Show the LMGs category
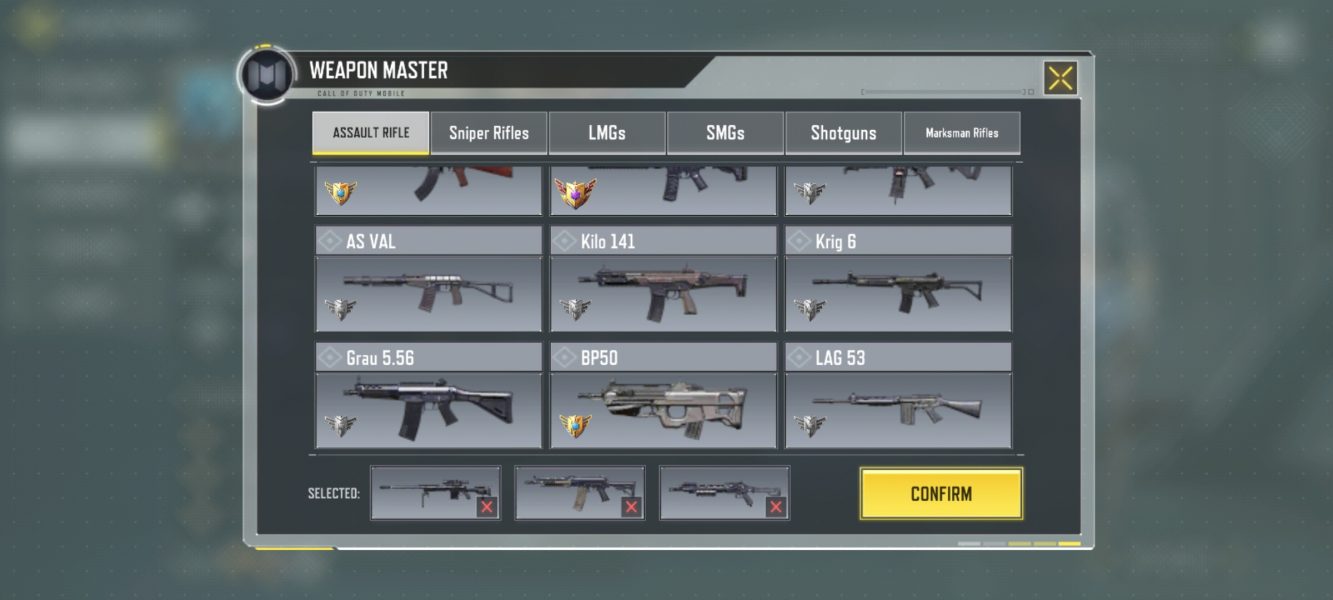 [607, 133]
